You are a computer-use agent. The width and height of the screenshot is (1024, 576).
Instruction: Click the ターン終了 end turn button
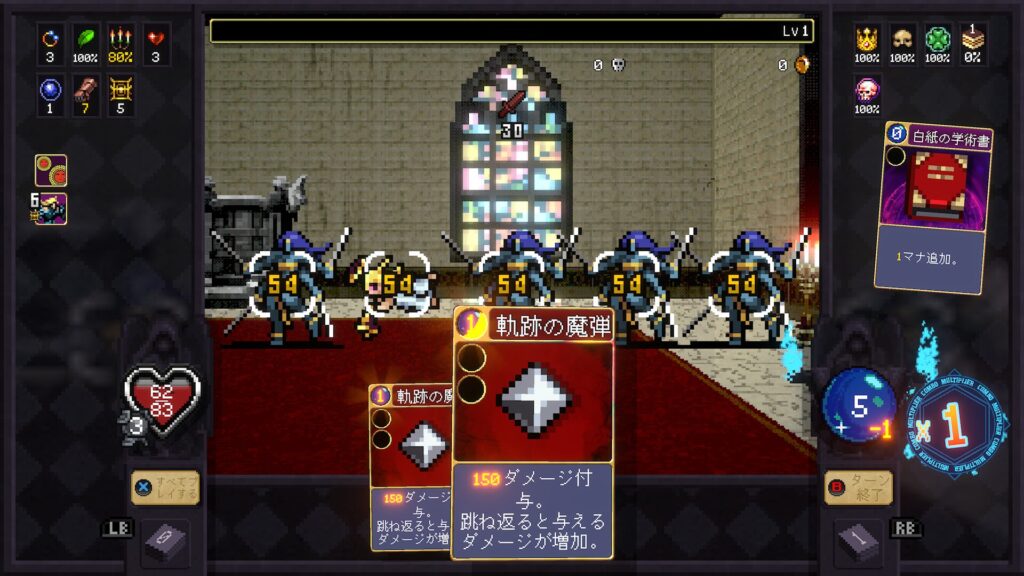point(859,488)
